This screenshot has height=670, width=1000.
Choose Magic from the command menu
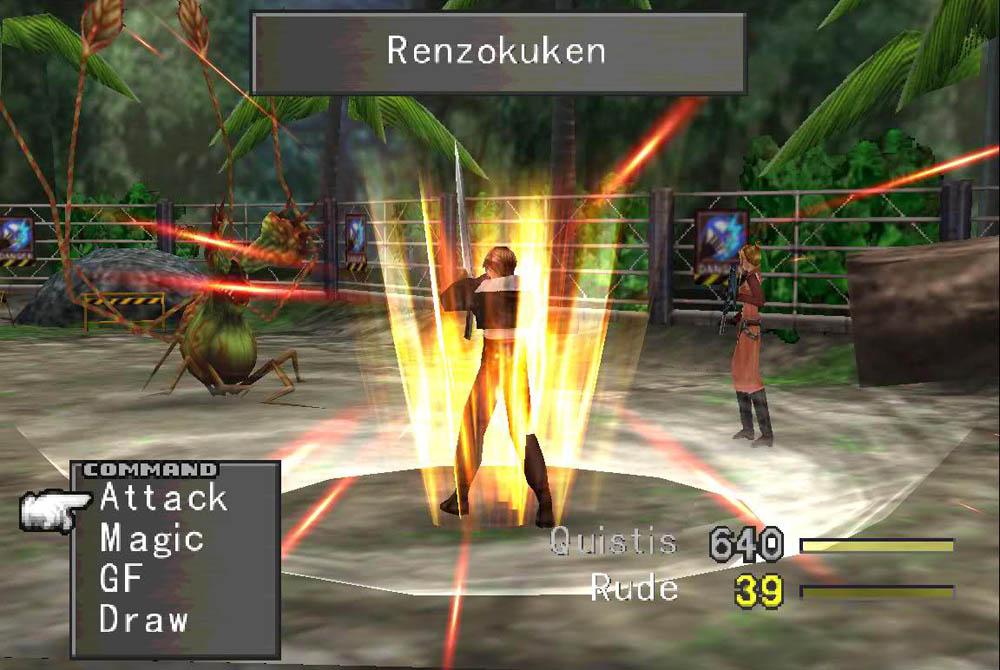pyautogui.click(x=151, y=538)
